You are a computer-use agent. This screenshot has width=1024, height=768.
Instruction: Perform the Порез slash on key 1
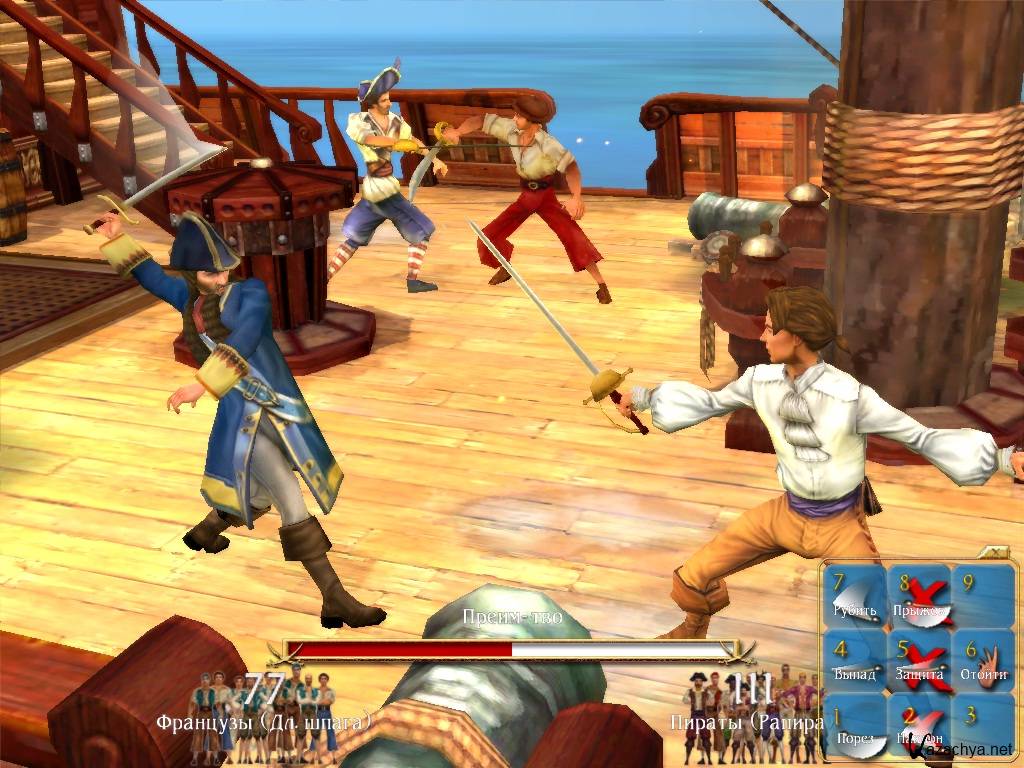pyautogui.click(x=853, y=725)
